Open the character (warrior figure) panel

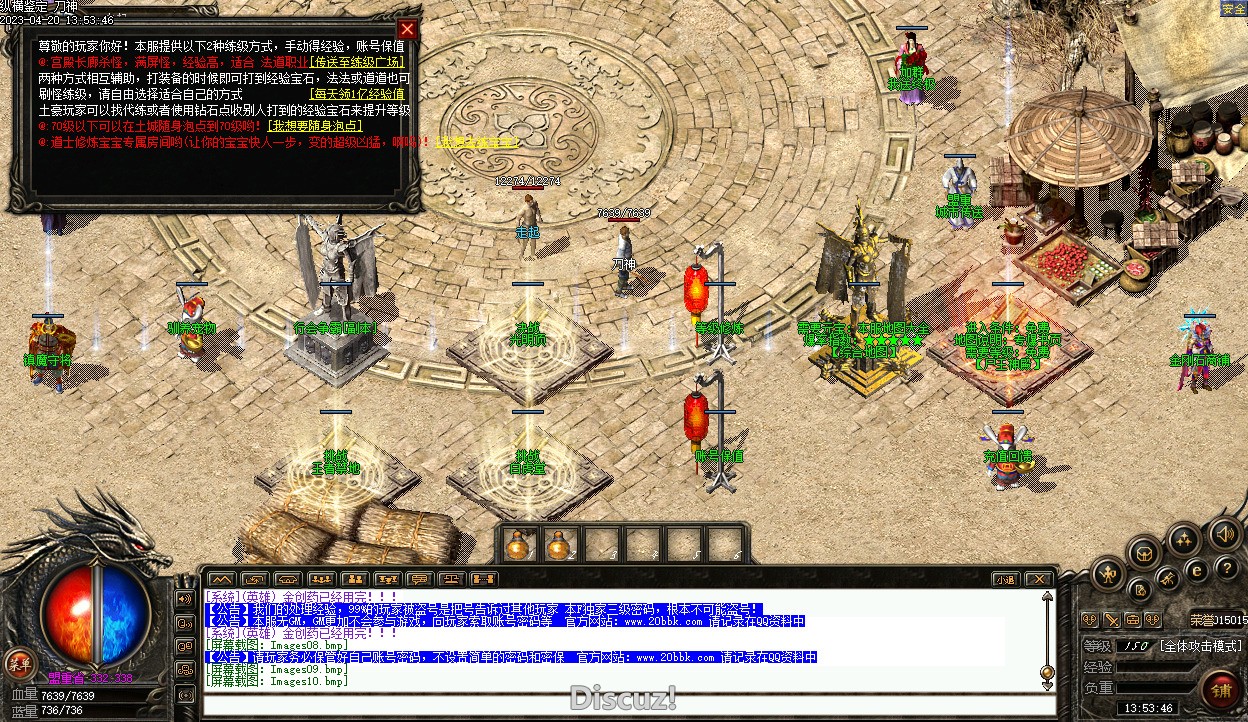coord(1108,573)
